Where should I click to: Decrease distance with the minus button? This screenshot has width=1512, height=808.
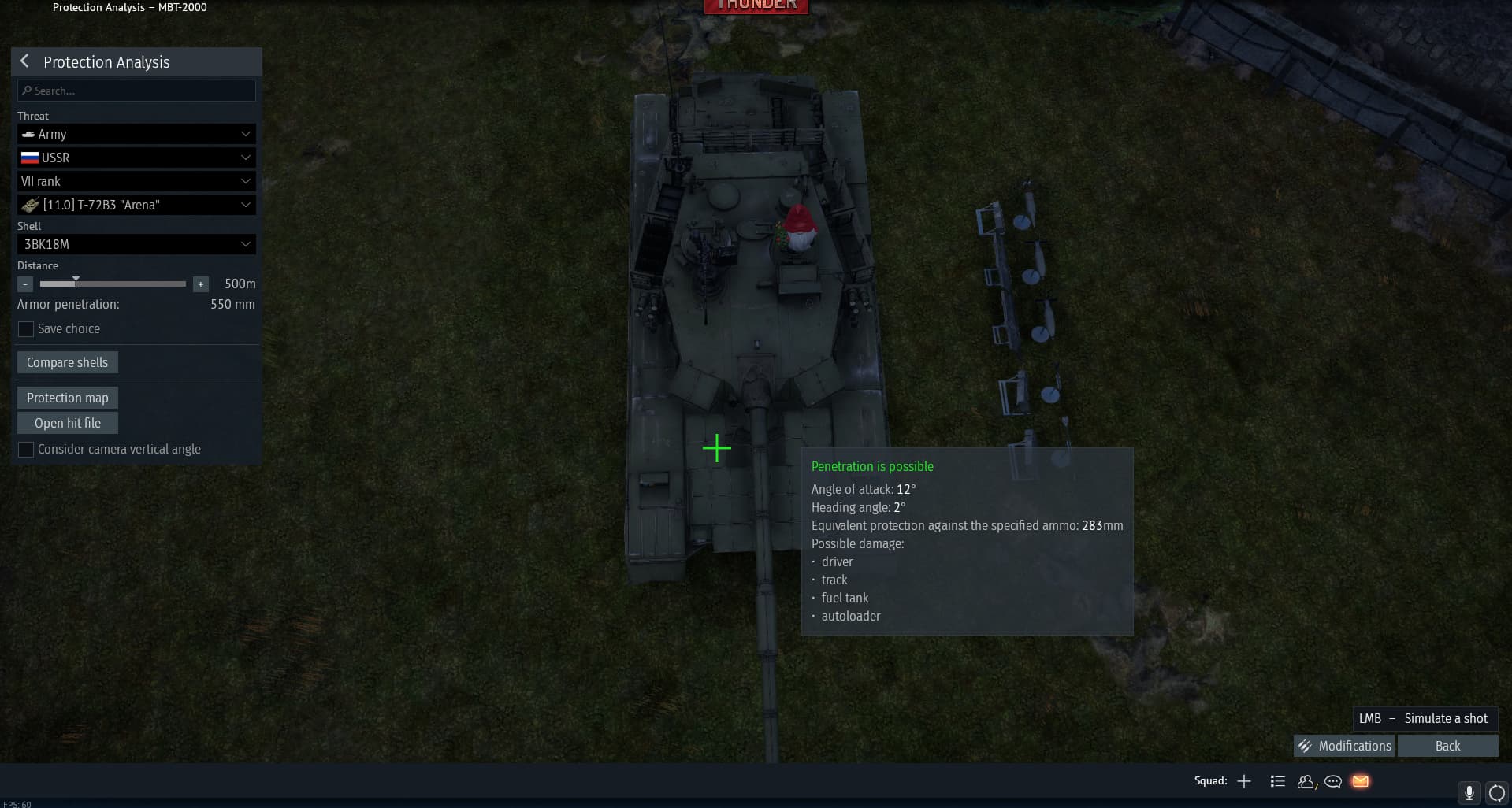25,284
